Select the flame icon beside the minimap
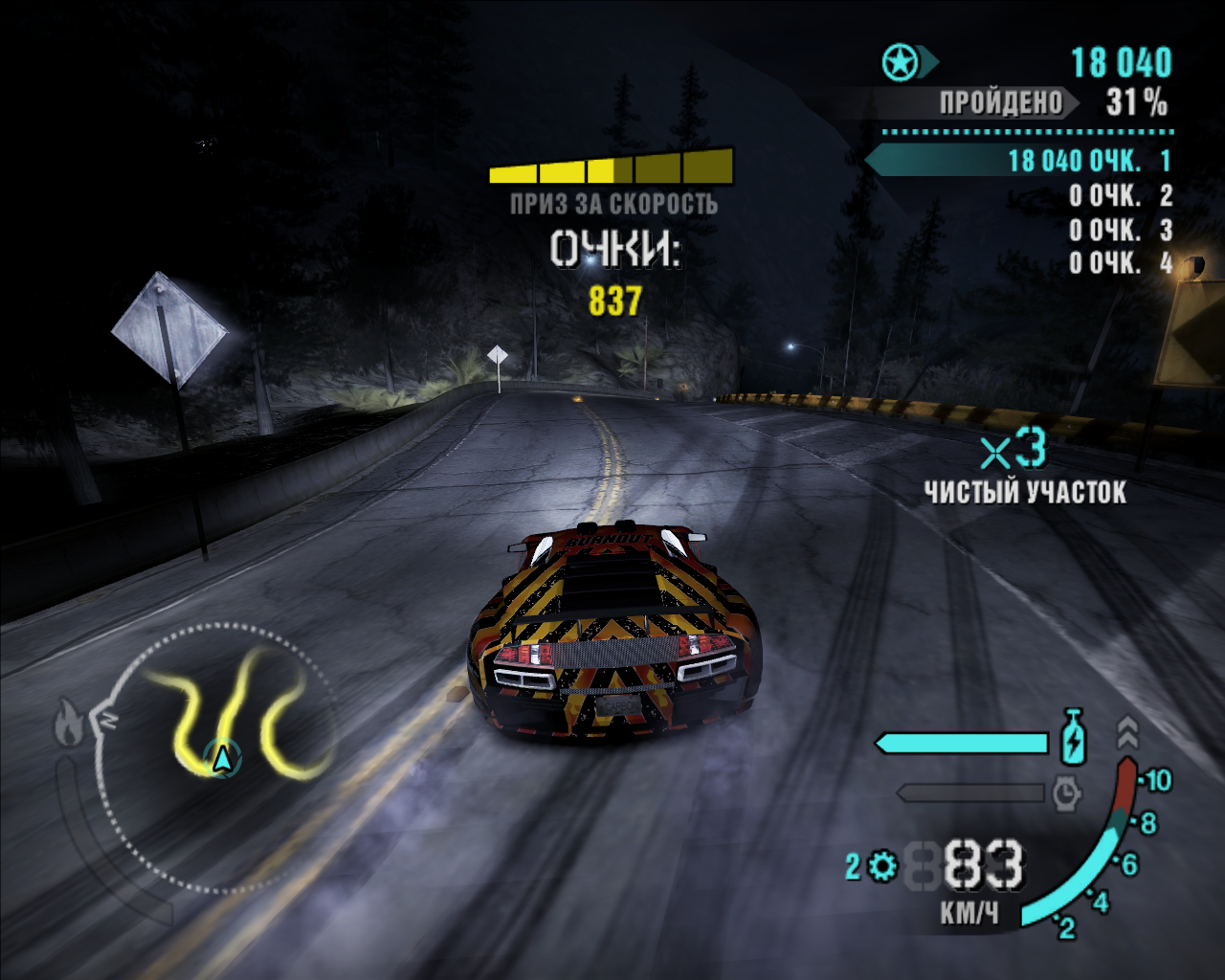 (69, 723)
